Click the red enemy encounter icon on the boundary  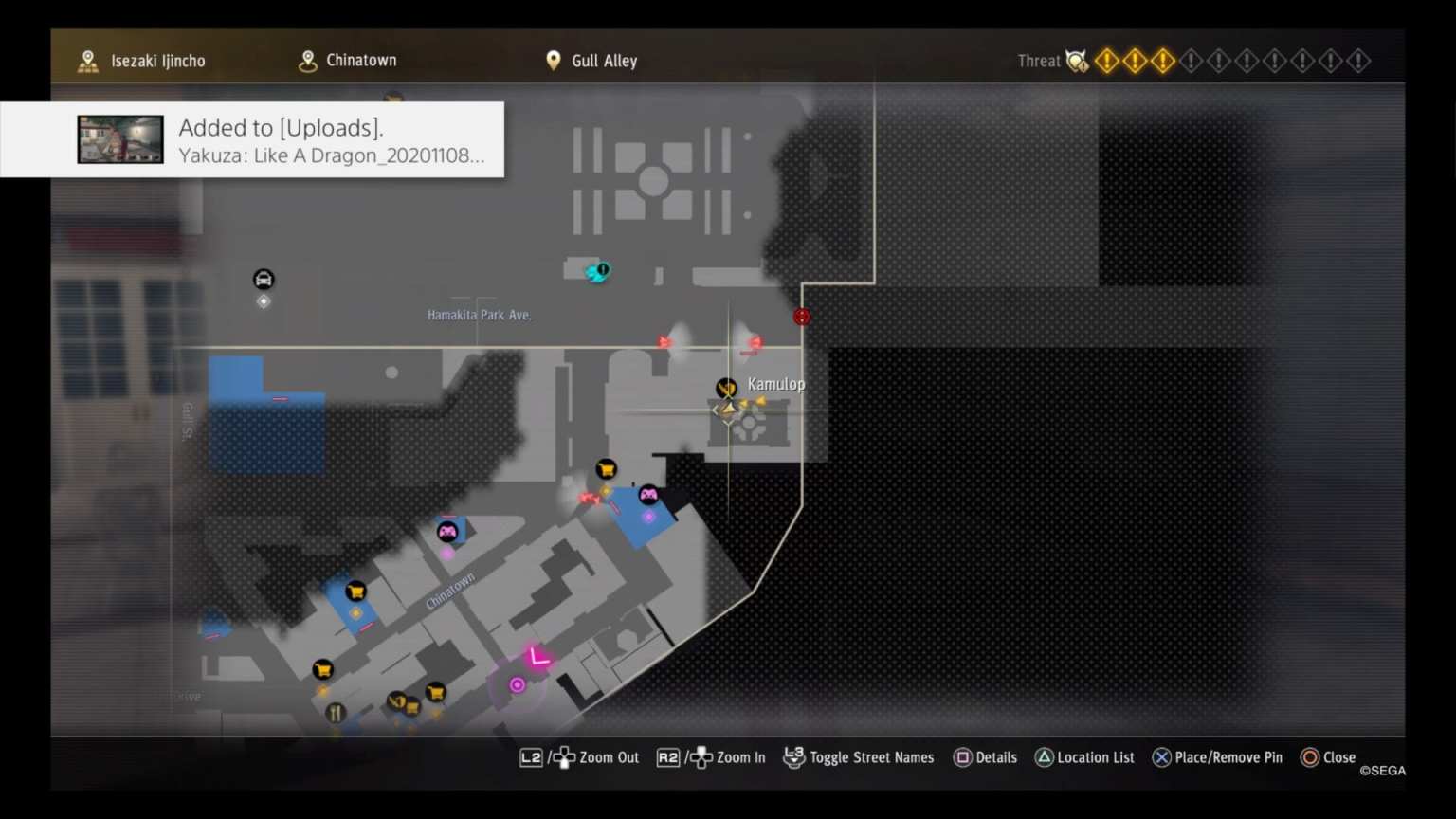(x=801, y=316)
